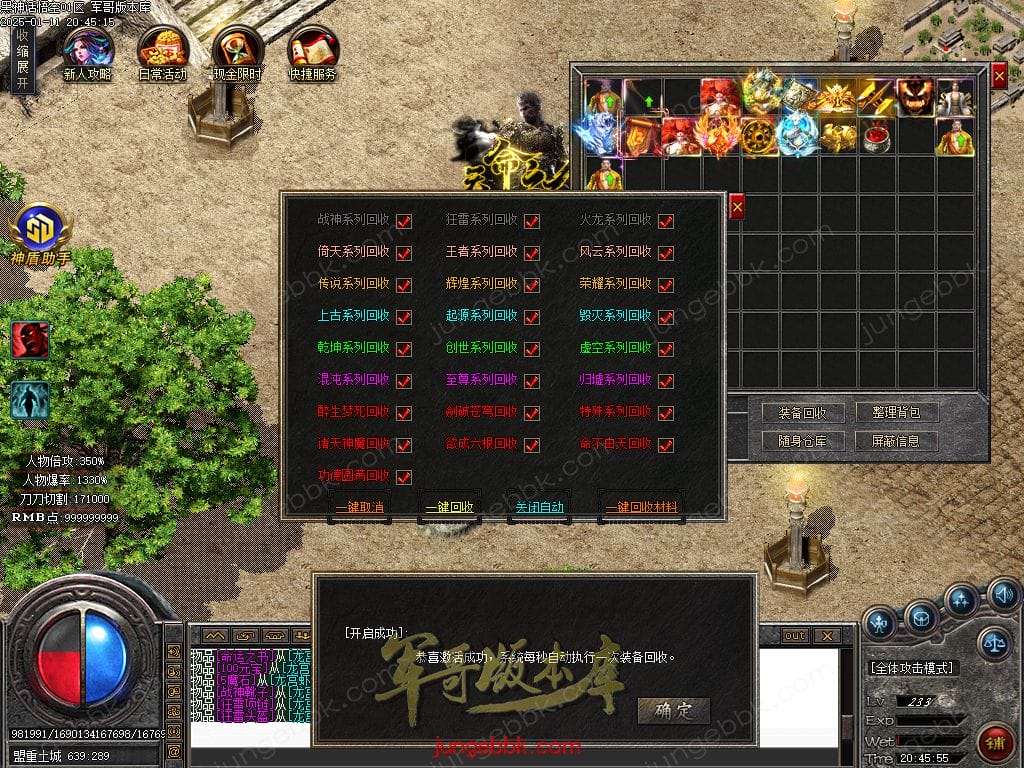Choose 一键回收材料 to recycle materials
This screenshot has height=768, width=1024.
[641, 507]
